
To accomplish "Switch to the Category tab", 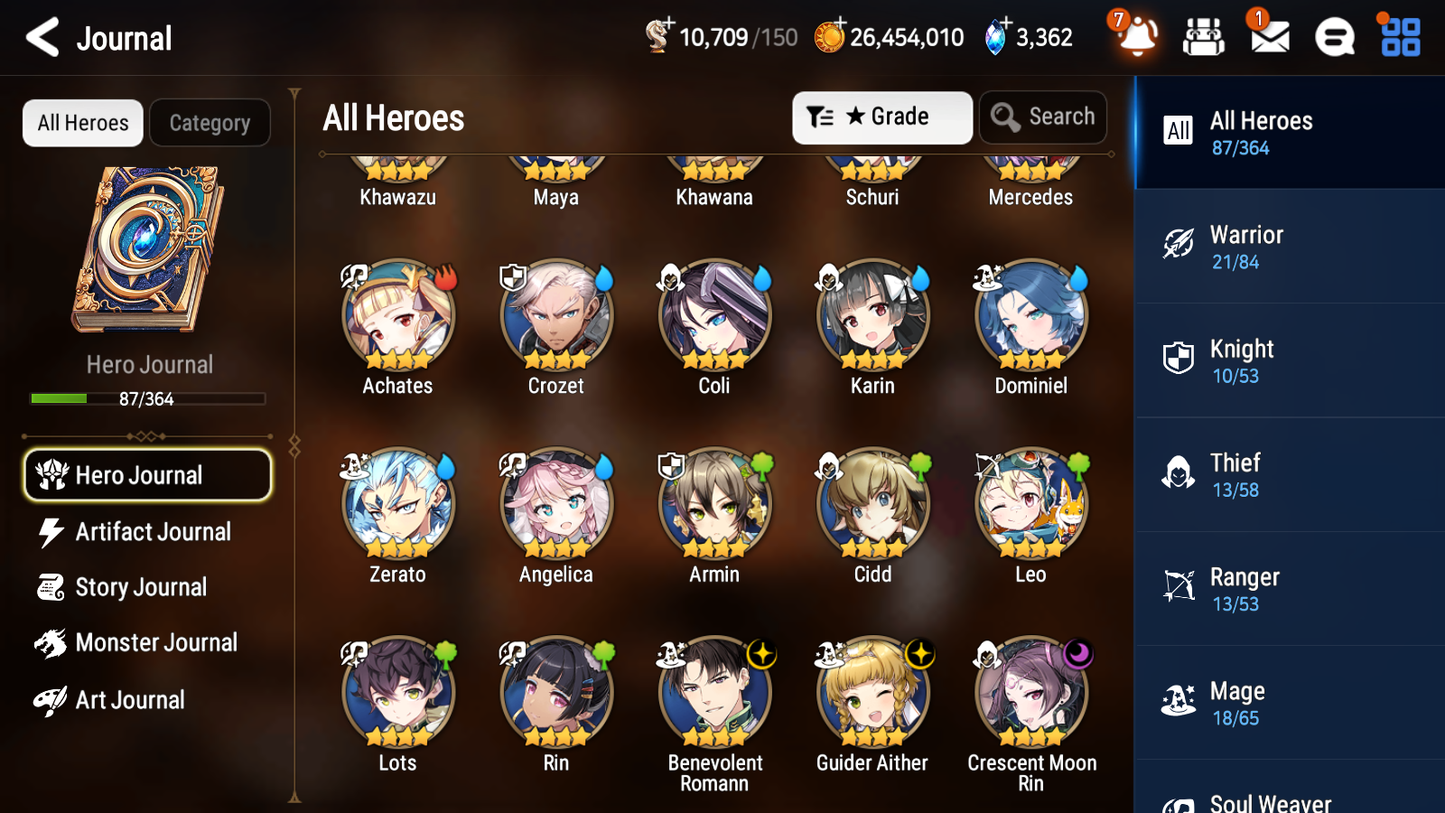I will [210, 123].
